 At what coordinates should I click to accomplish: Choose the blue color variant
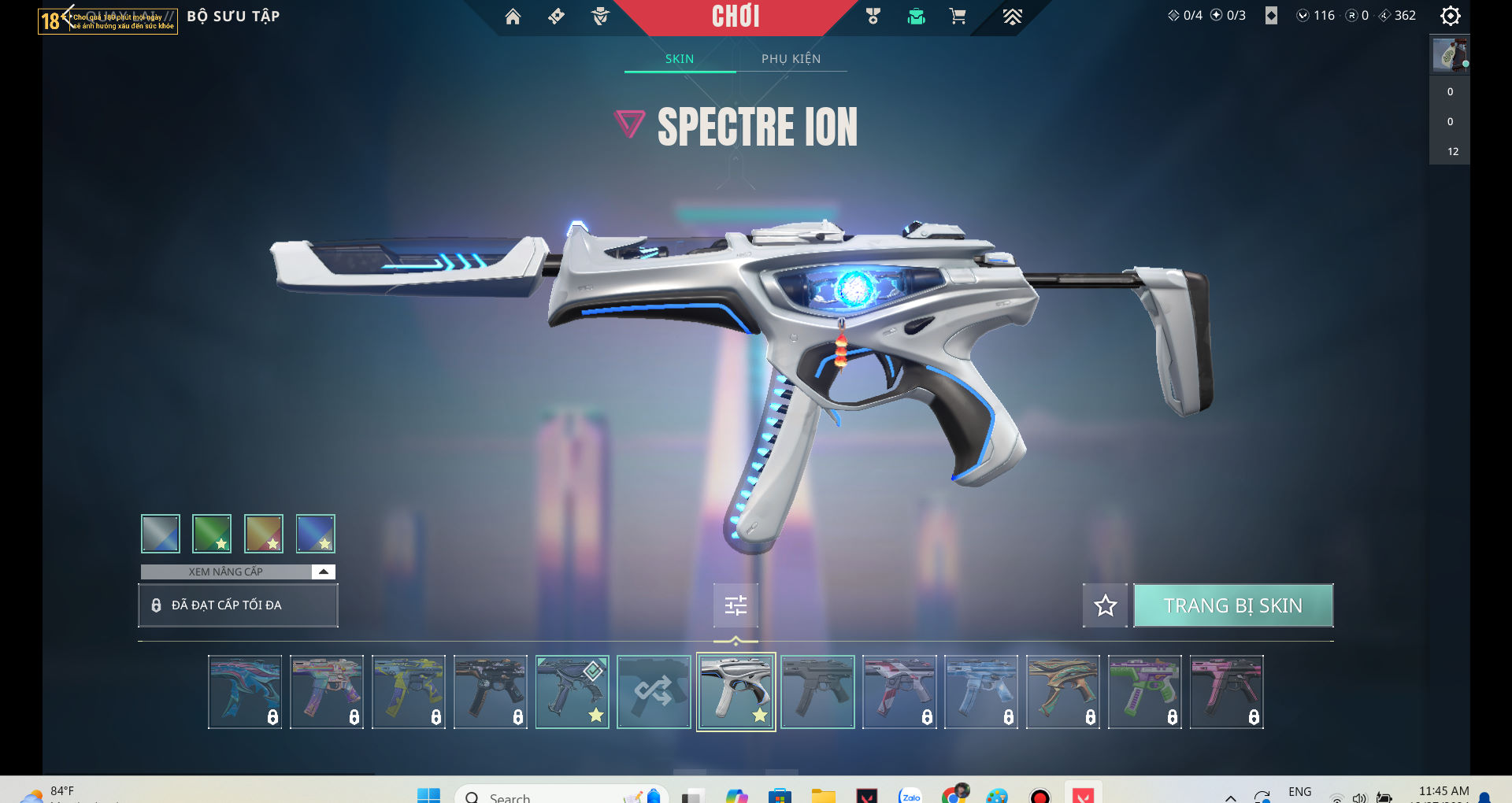pos(316,534)
